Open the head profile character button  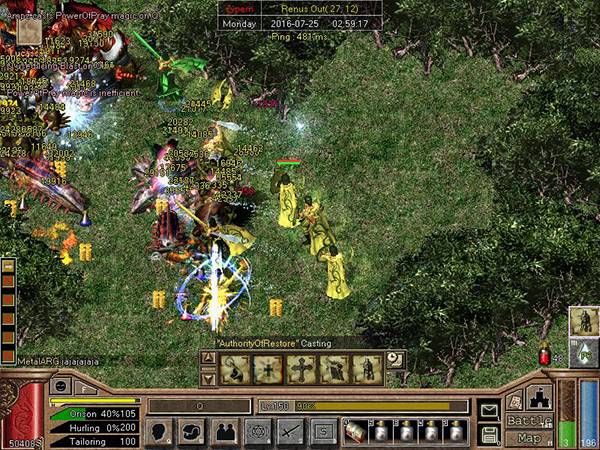coord(159,432)
